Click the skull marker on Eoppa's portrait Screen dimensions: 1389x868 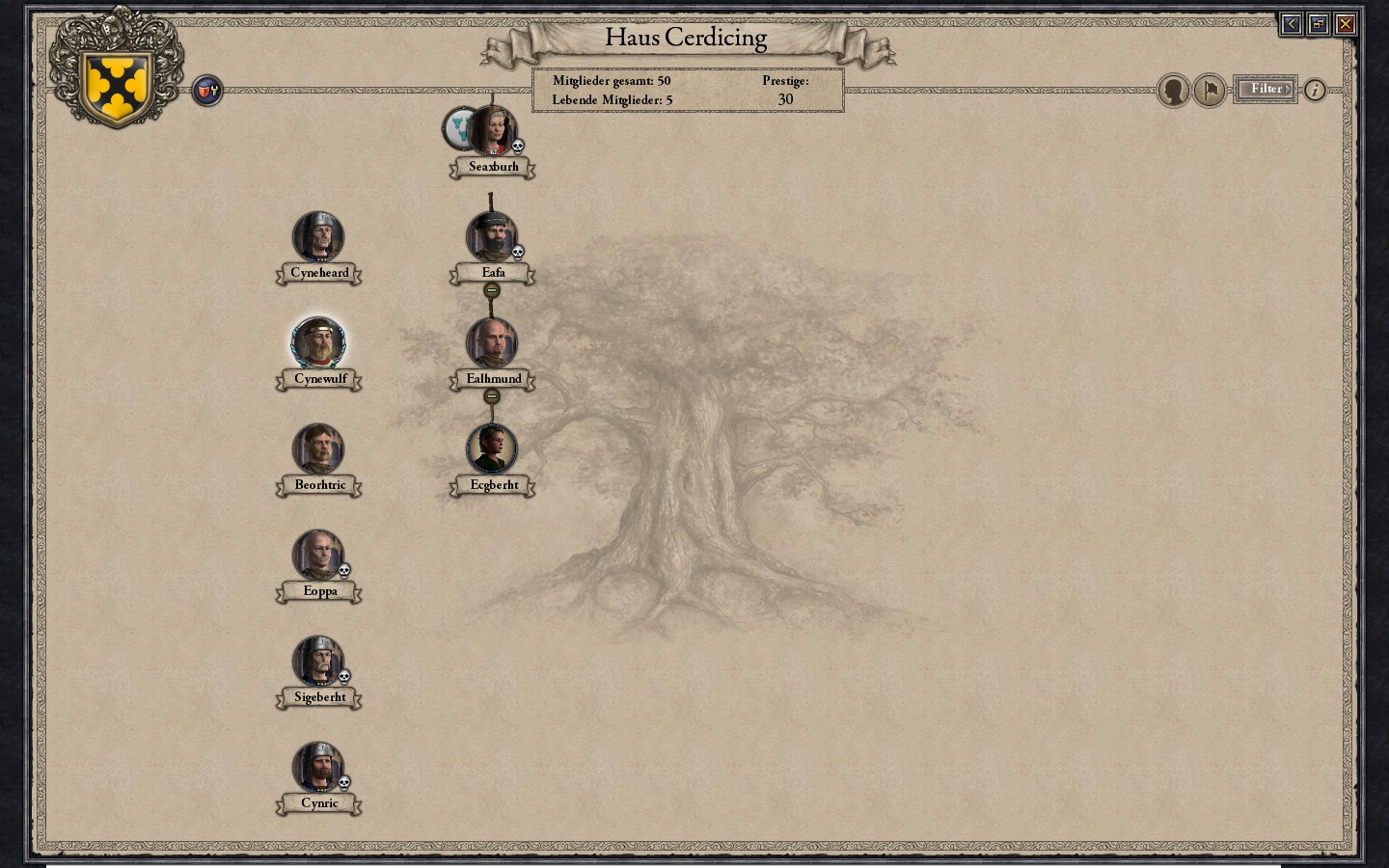343,572
